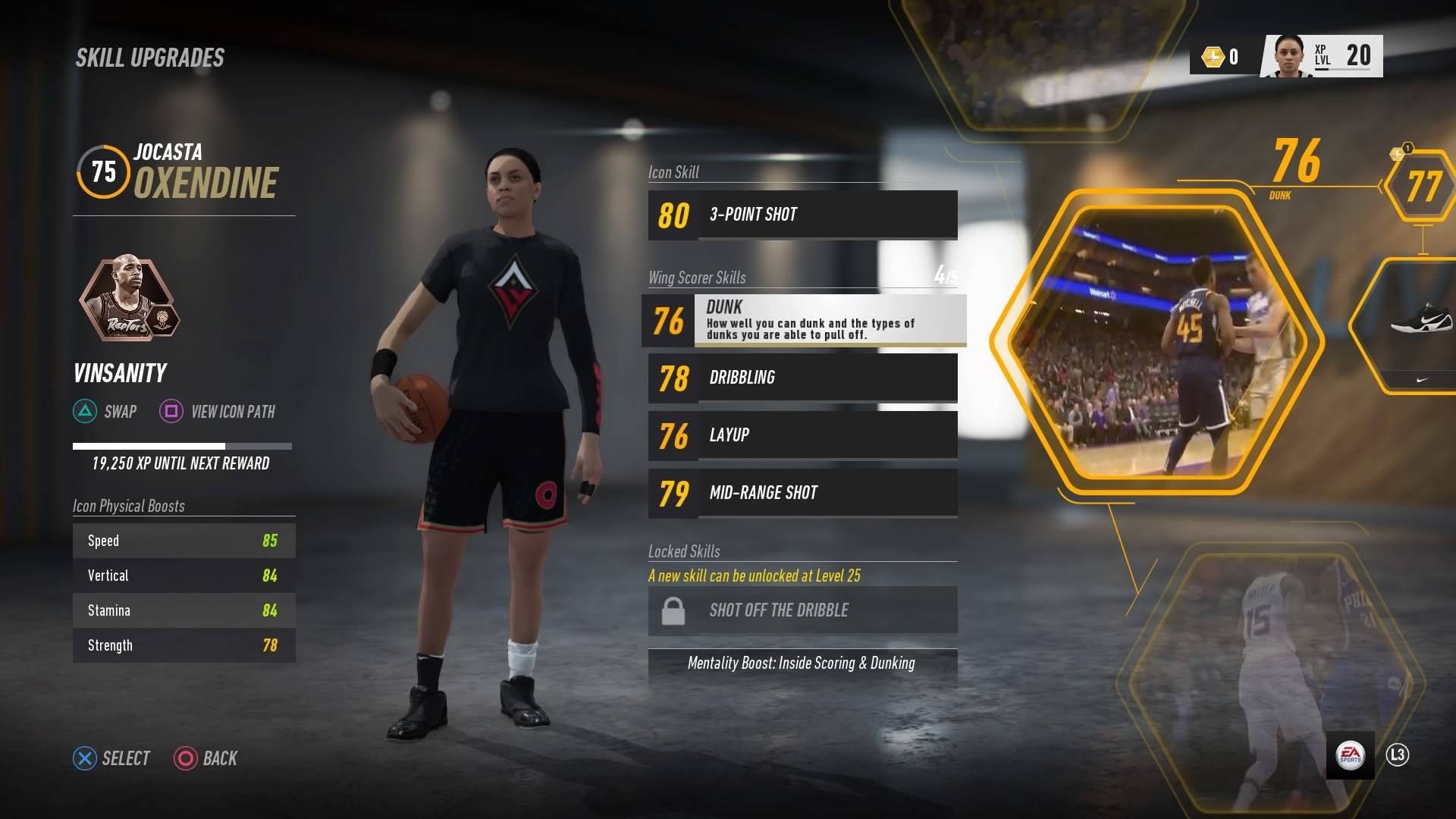The height and width of the screenshot is (819, 1456).
Task: Click the XP progress bar
Action: pyautogui.click(x=180, y=446)
